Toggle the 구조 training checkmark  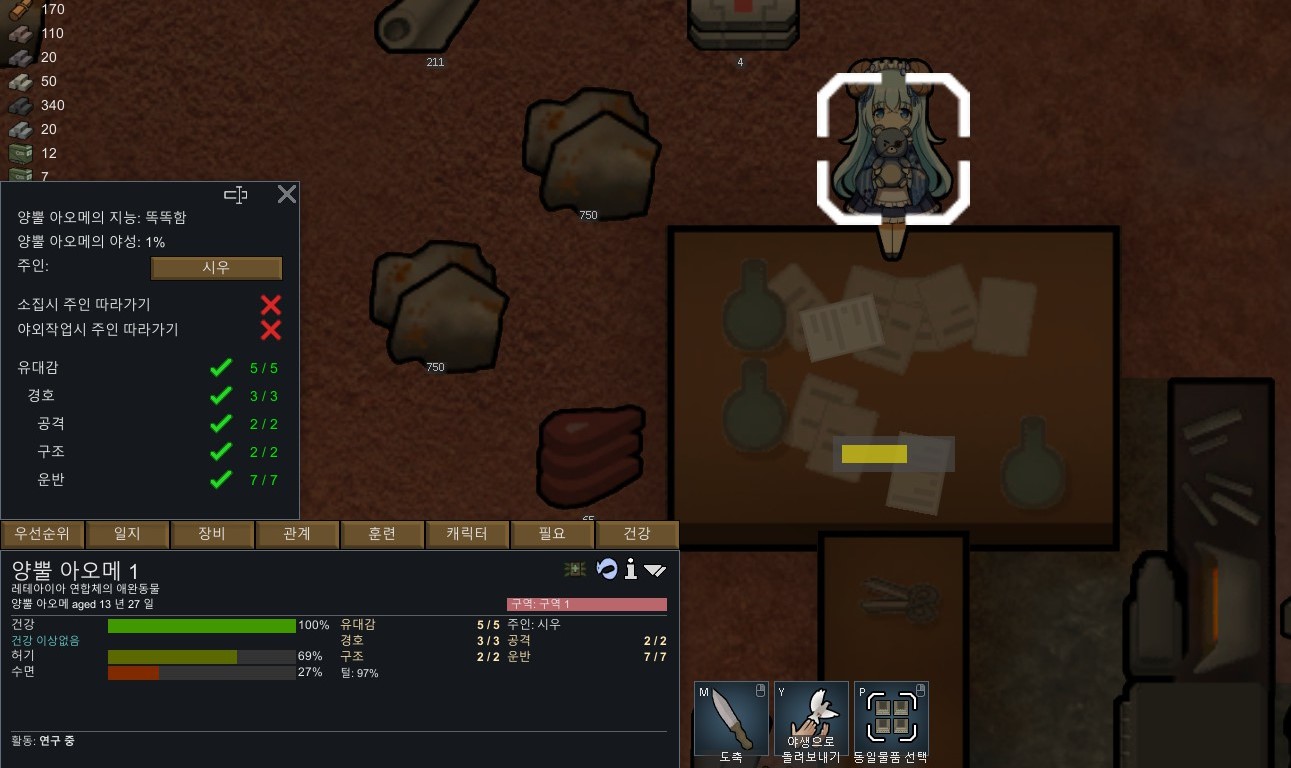[x=221, y=452]
